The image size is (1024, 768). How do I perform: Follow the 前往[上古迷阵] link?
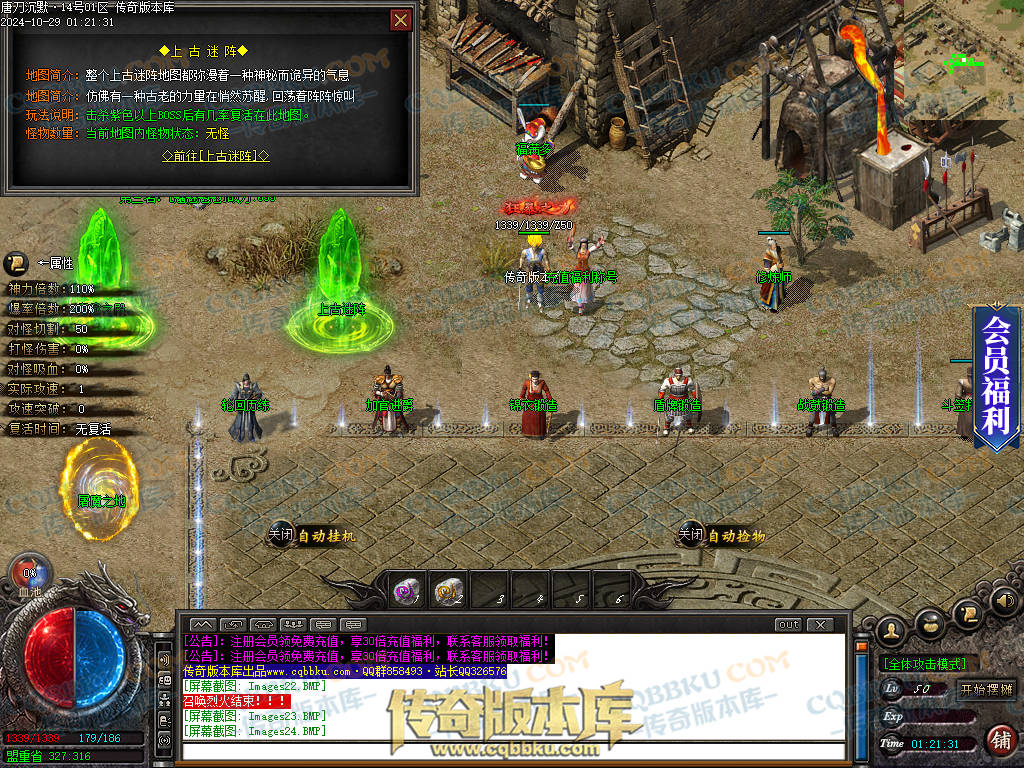[216, 156]
